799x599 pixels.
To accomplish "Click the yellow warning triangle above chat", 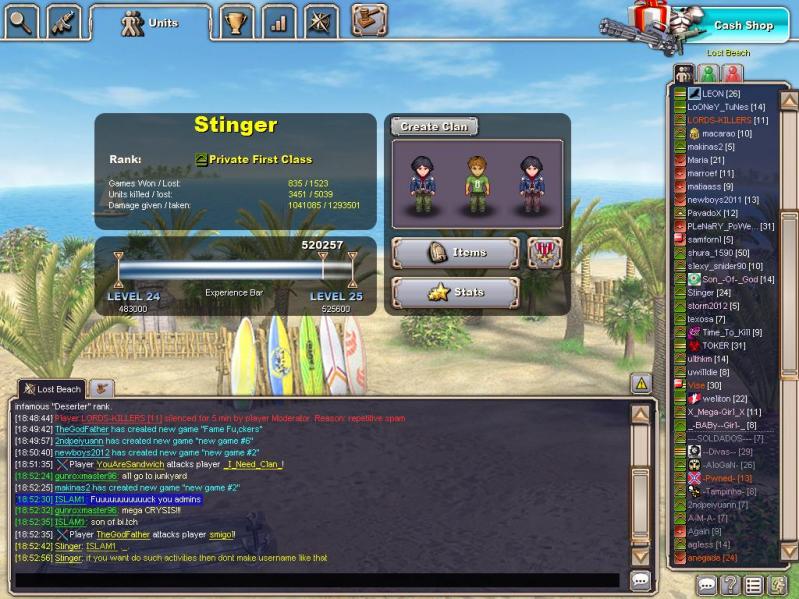I will click(641, 383).
